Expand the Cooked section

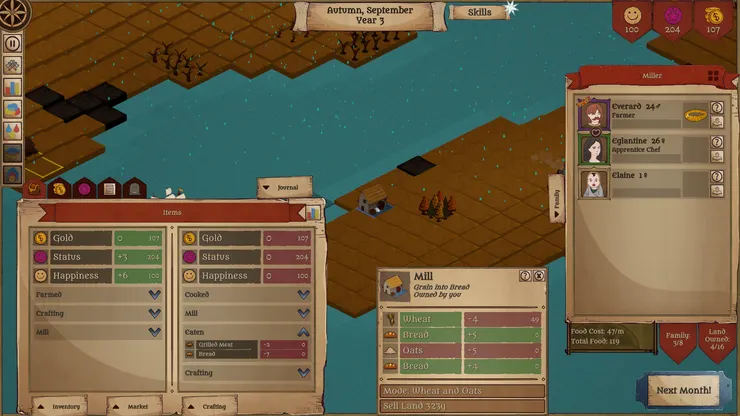coord(303,295)
